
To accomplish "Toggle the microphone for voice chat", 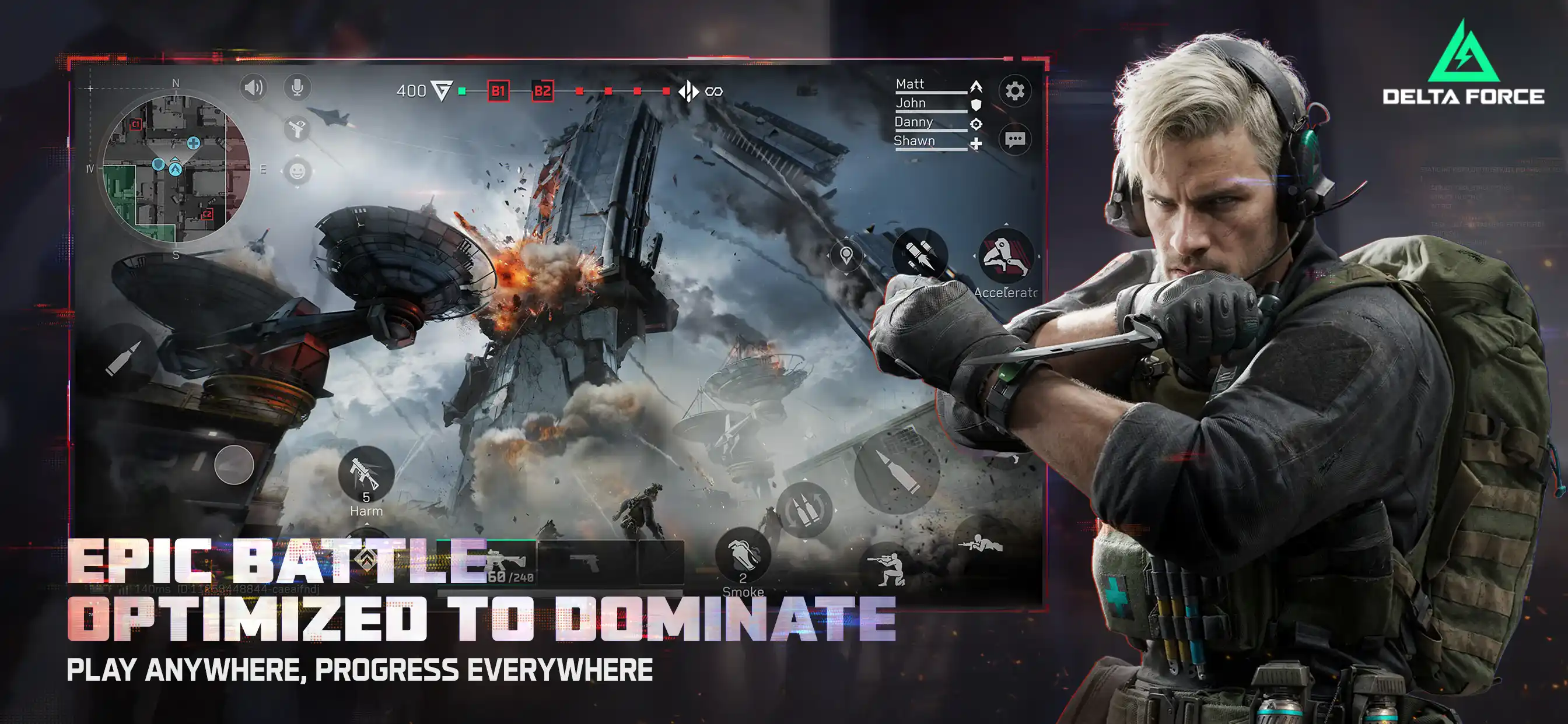I will coord(297,86).
